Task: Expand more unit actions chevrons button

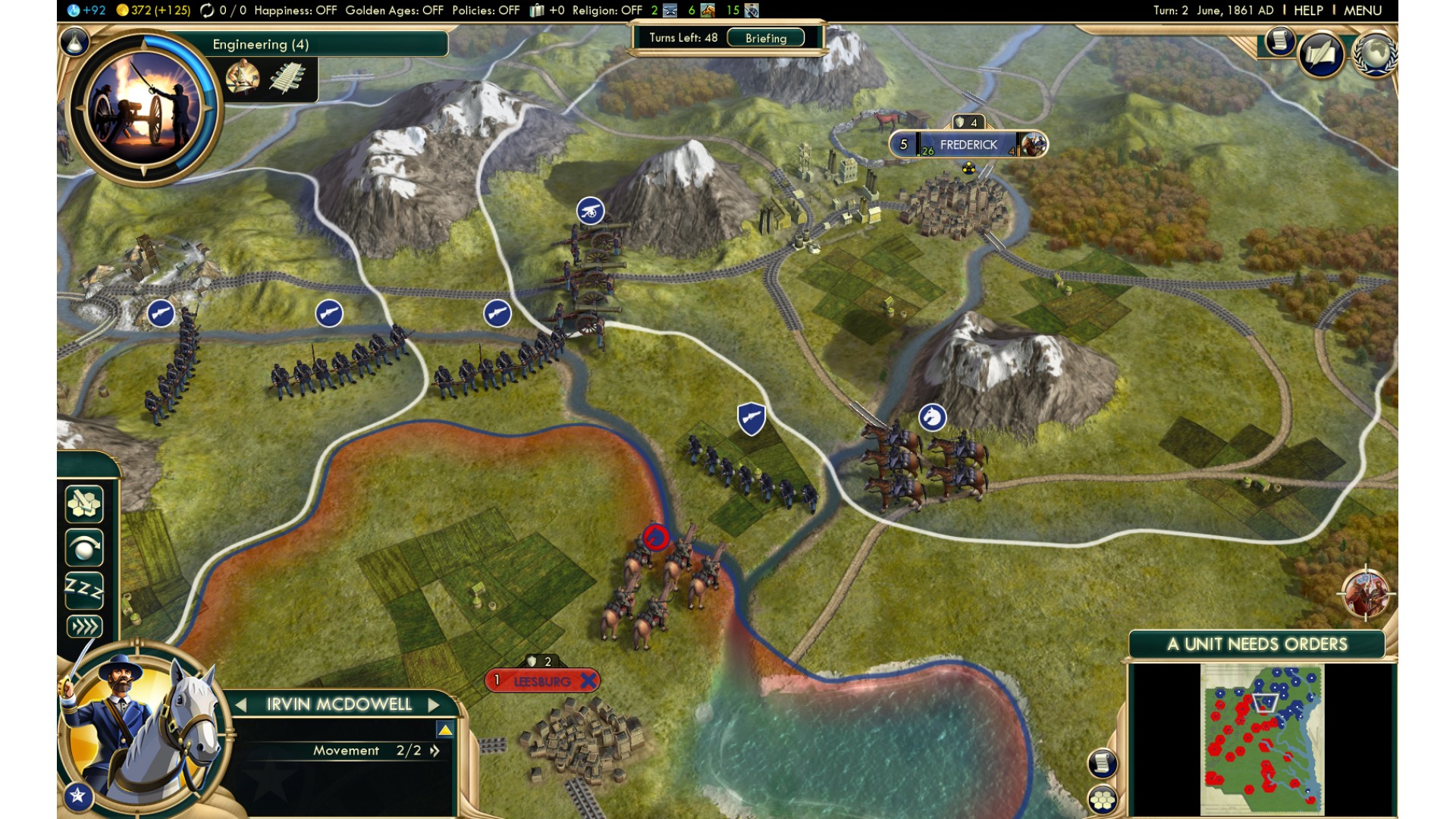Action: point(84,626)
